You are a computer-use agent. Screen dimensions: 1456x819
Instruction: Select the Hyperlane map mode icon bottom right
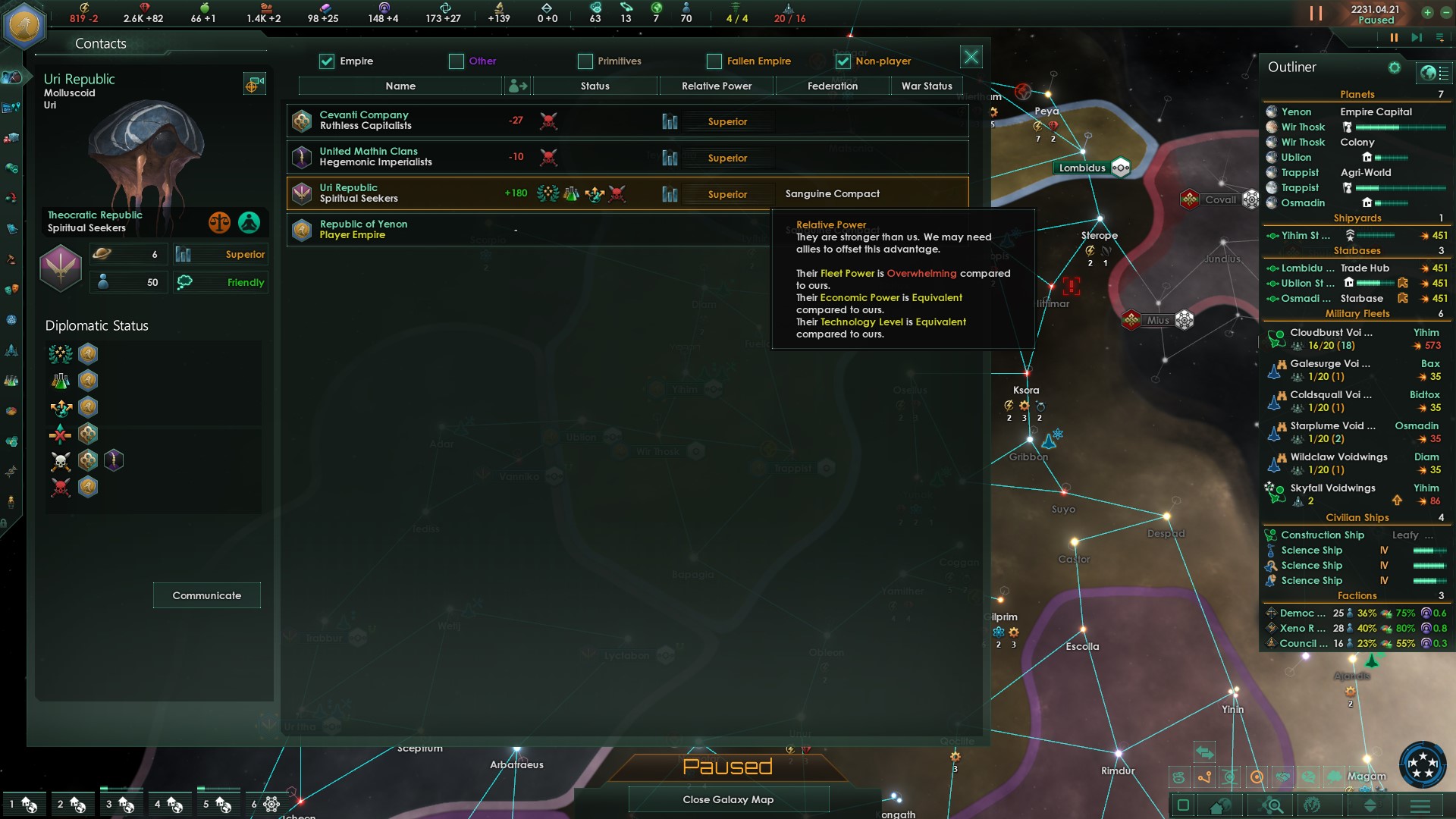(1204, 777)
